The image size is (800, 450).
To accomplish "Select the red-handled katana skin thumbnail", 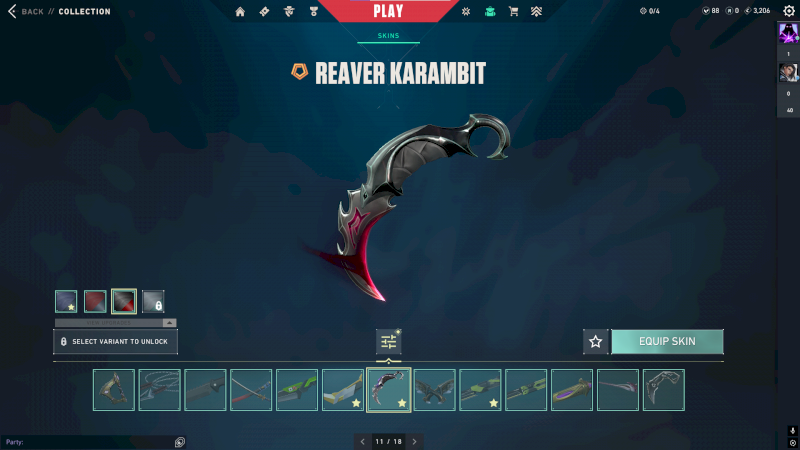I will (x=251, y=390).
